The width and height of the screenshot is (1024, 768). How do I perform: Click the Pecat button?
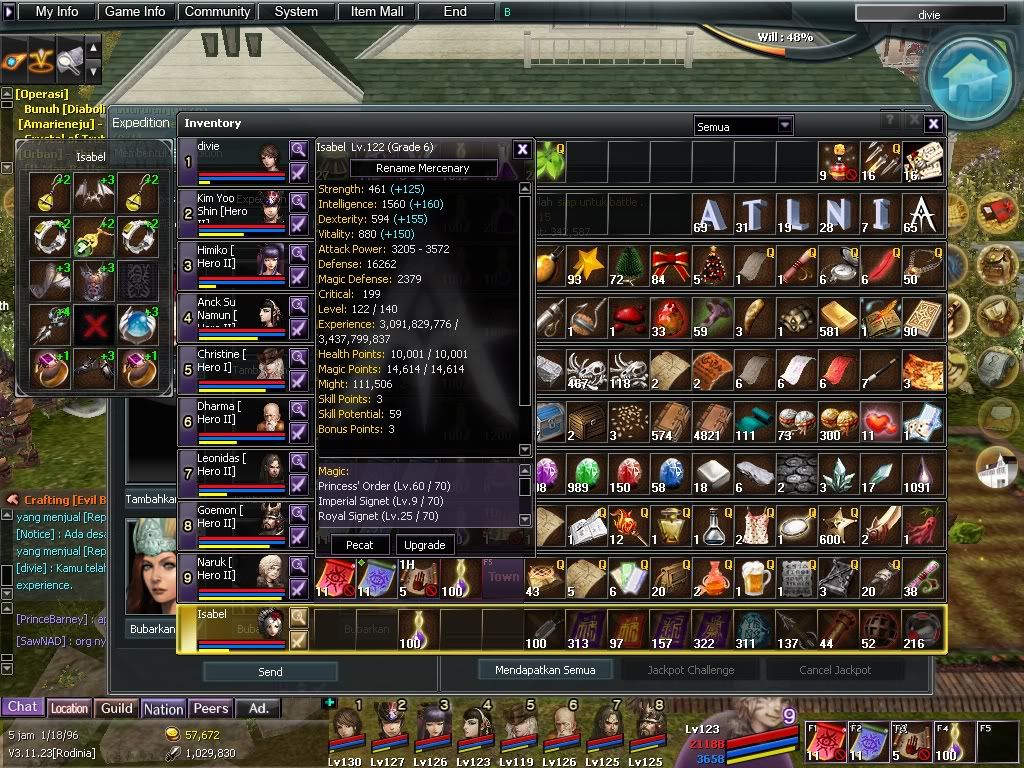click(x=360, y=545)
